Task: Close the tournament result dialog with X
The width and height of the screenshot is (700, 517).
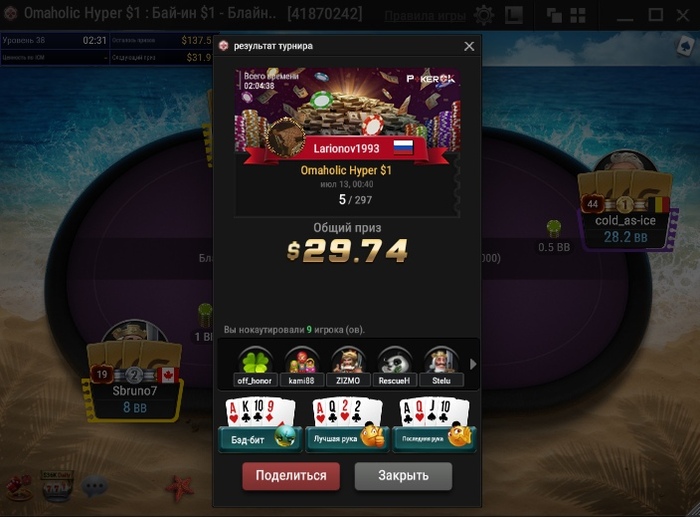Action: point(469,46)
